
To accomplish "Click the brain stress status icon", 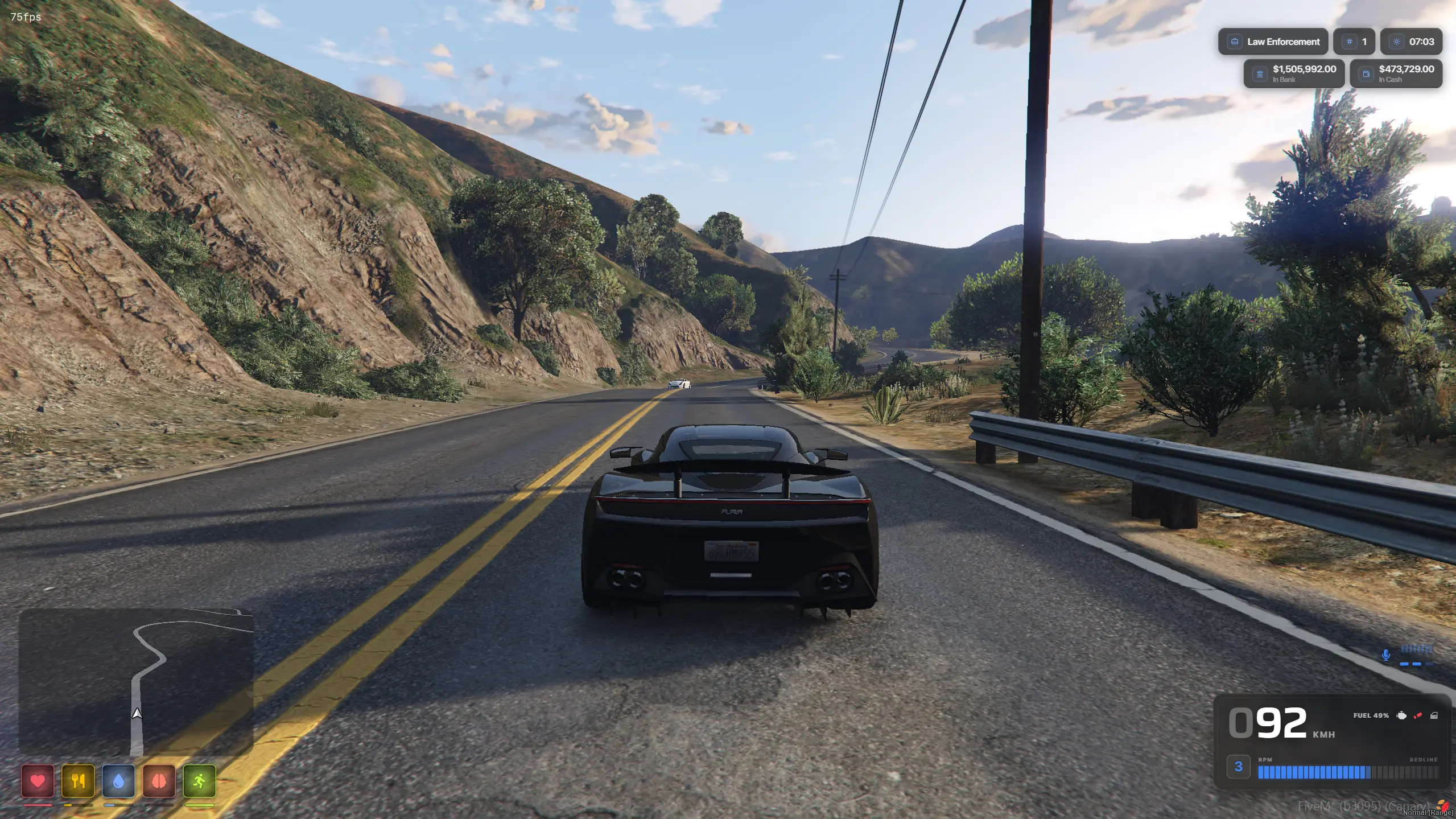I will [159, 781].
